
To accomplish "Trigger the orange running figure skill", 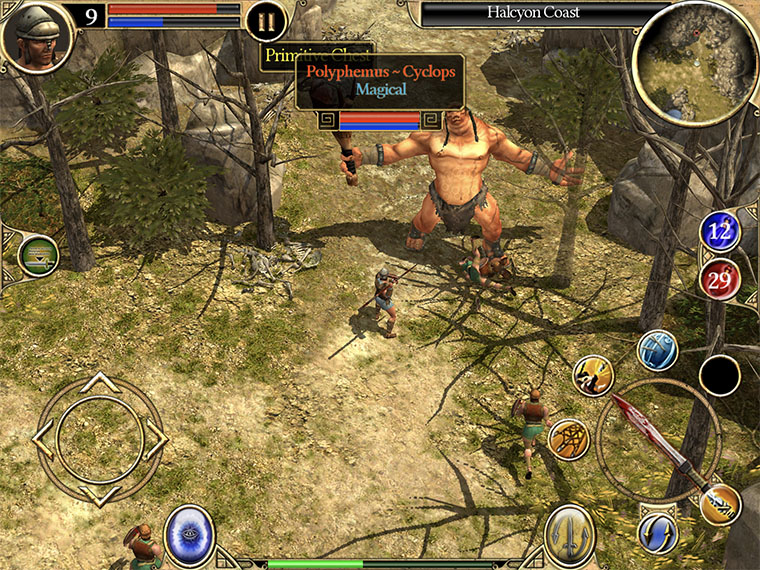I will coord(593,375).
